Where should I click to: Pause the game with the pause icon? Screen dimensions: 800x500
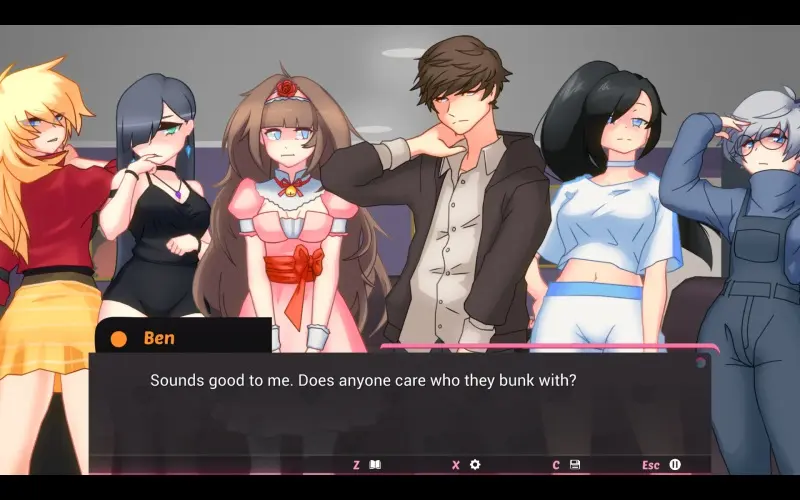[x=675, y=465]
